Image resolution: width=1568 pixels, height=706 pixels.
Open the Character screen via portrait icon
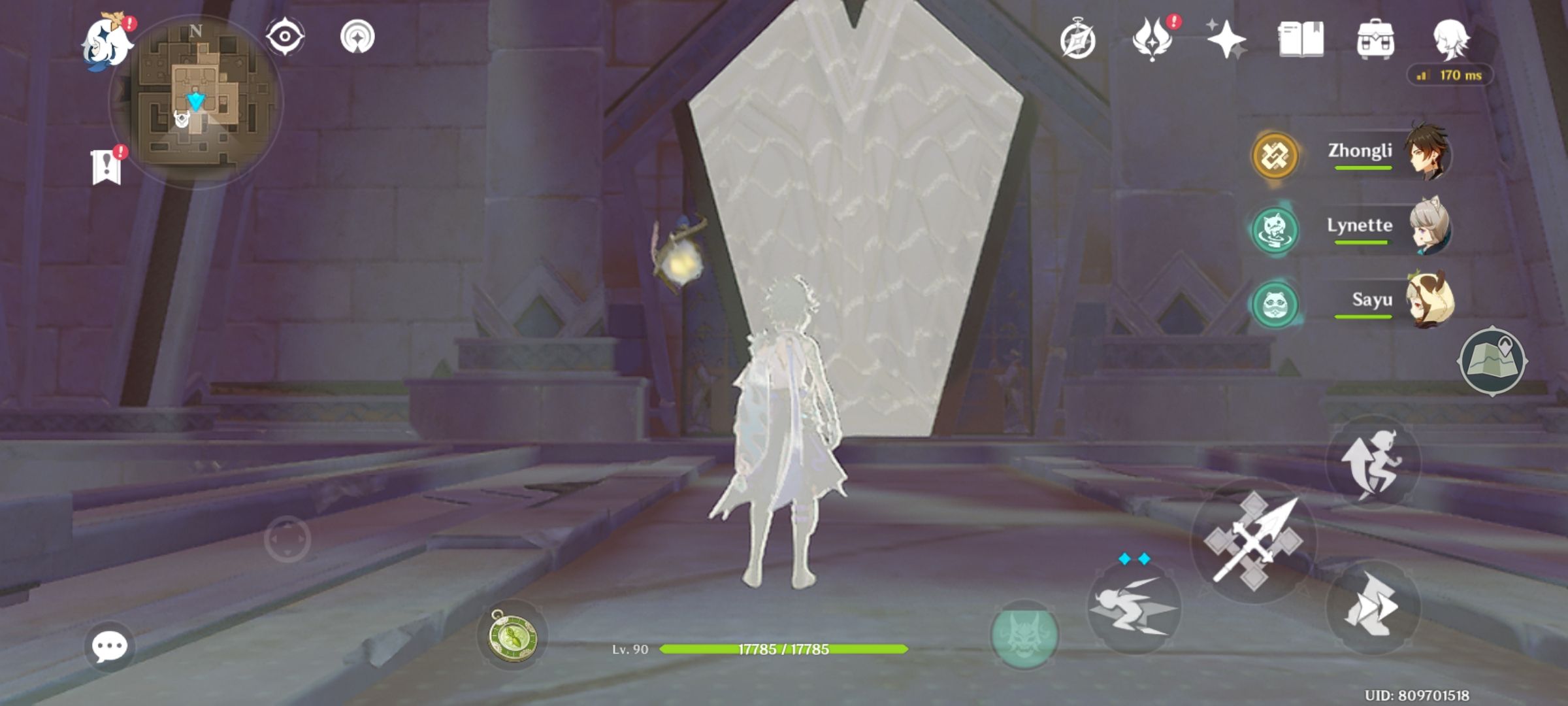(1452, 41)
